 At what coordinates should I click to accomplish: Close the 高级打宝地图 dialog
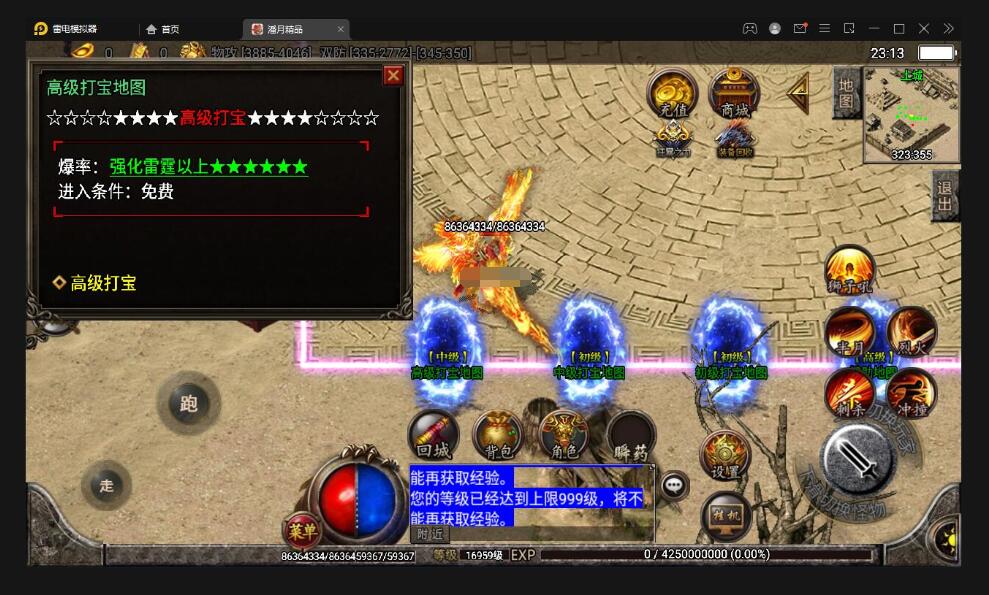click(393, 75)
